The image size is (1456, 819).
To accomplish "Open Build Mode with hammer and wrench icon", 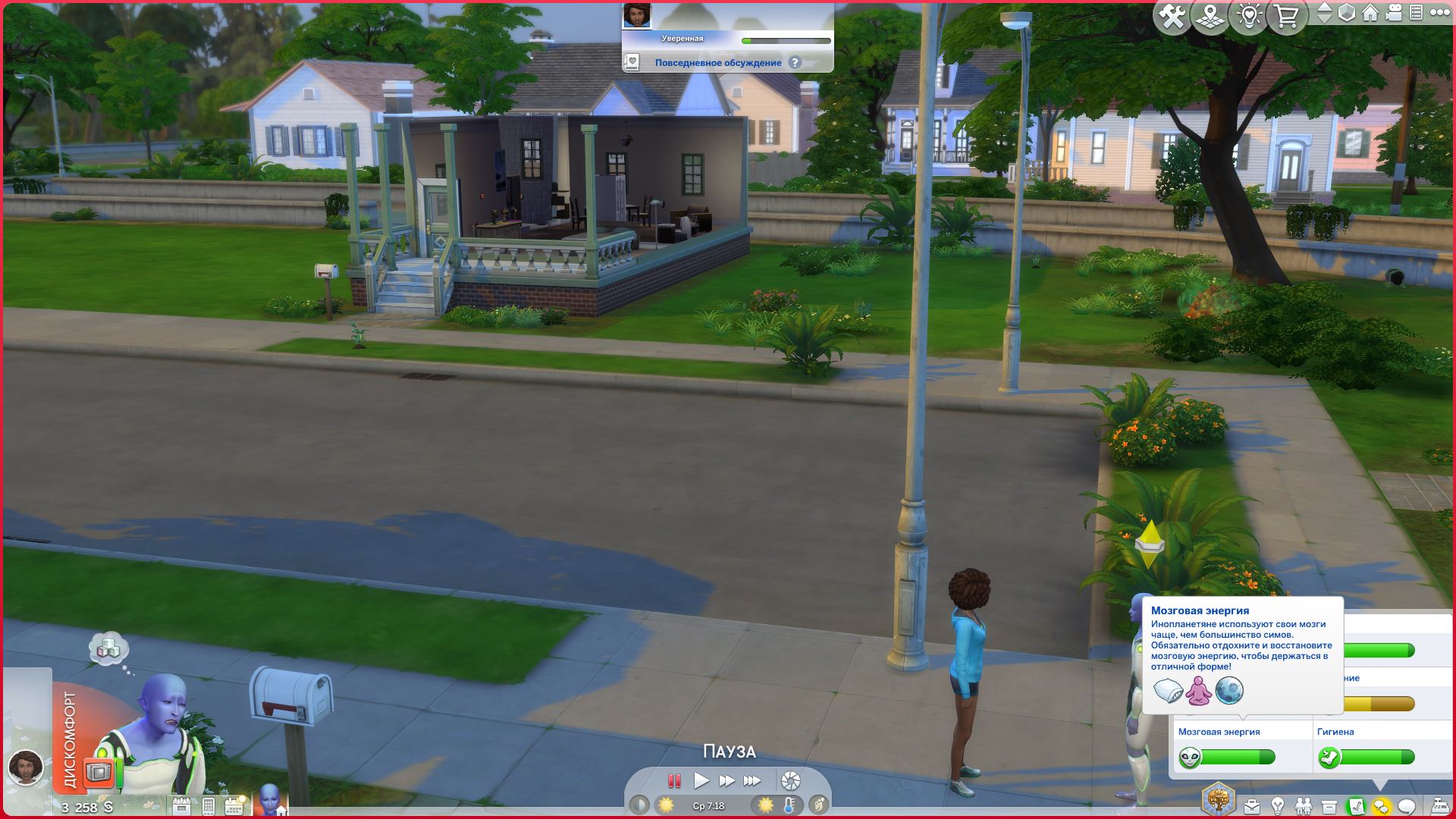I will [x=1172, y=14].
